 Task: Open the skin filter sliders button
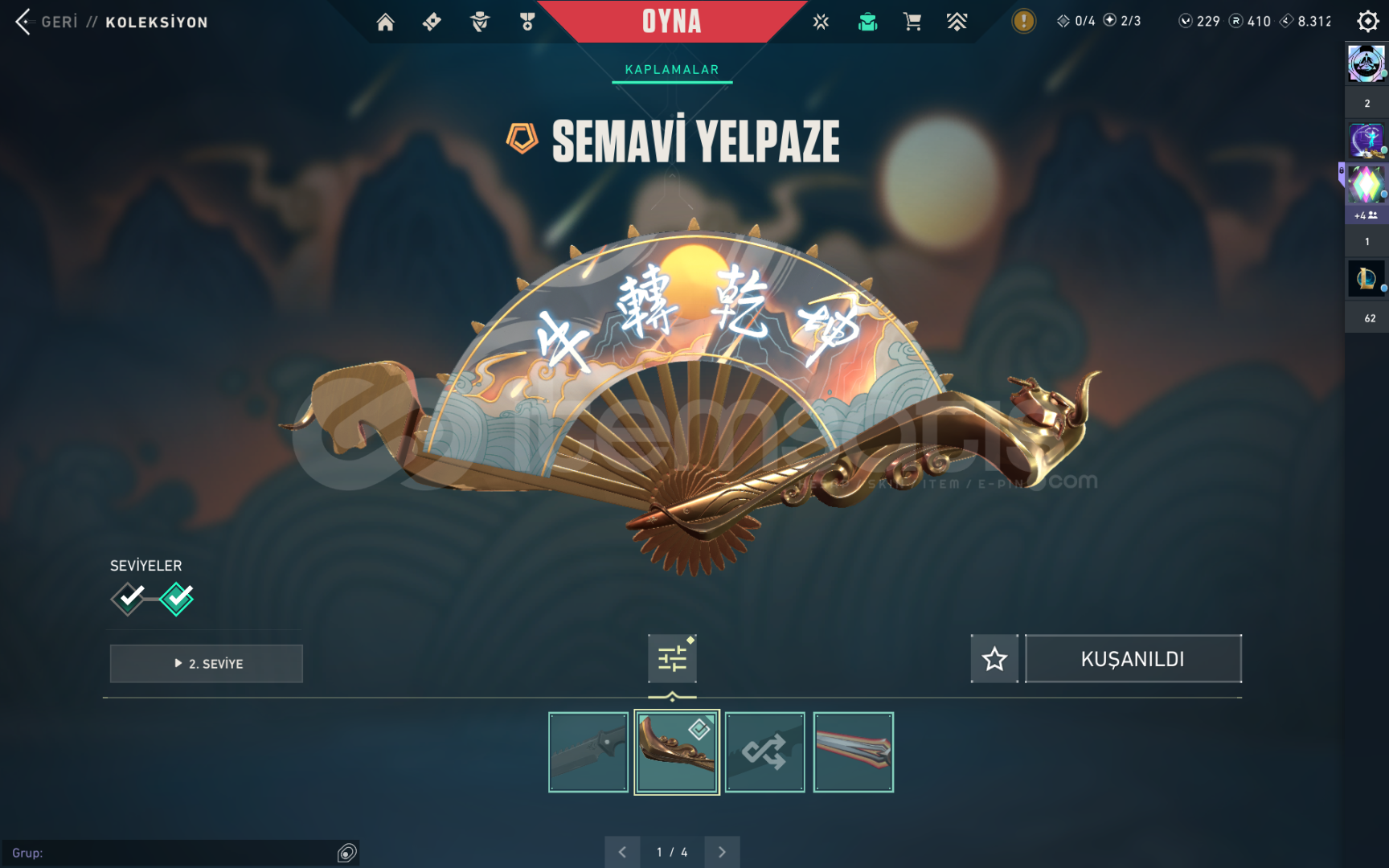[x=672, y=659]
